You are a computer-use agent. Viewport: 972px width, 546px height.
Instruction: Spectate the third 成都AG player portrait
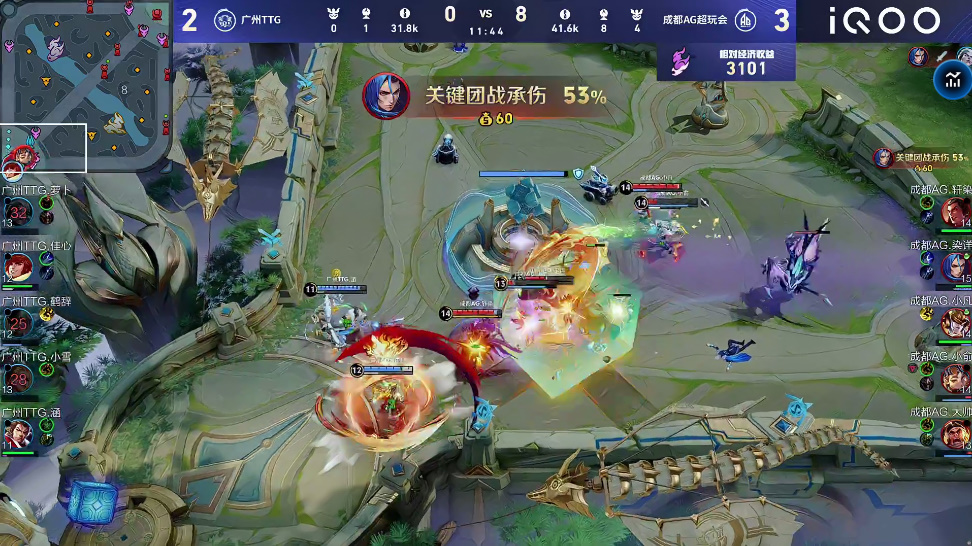pyautogui.click(x=955, y=322)
